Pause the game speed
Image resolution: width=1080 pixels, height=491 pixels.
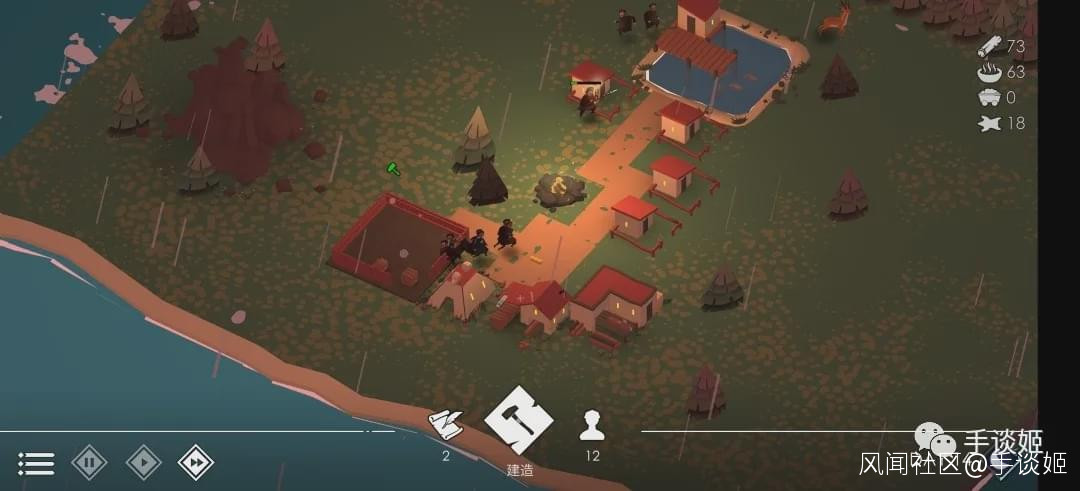coord(89,463)
